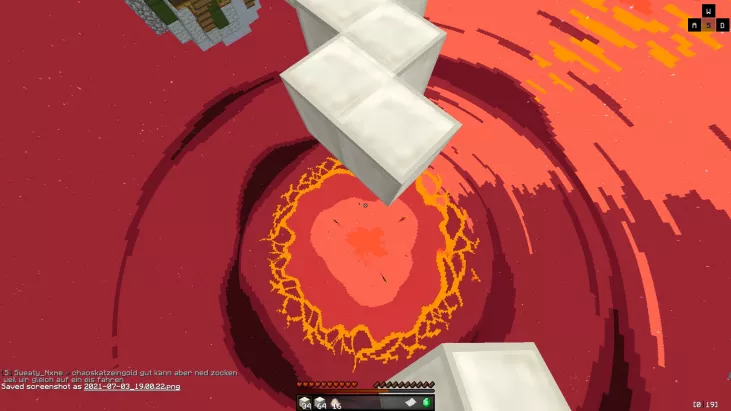Pick the emerald hotbar slot
This screenshot has height=411, width=731.
tap(427, 402)
